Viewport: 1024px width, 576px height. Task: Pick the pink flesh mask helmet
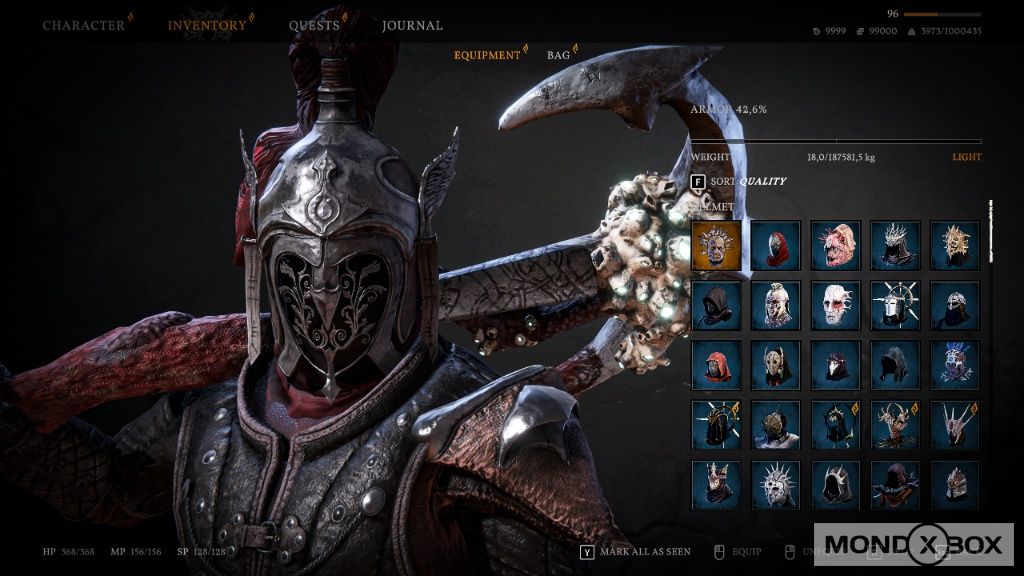tap(836, 245)
